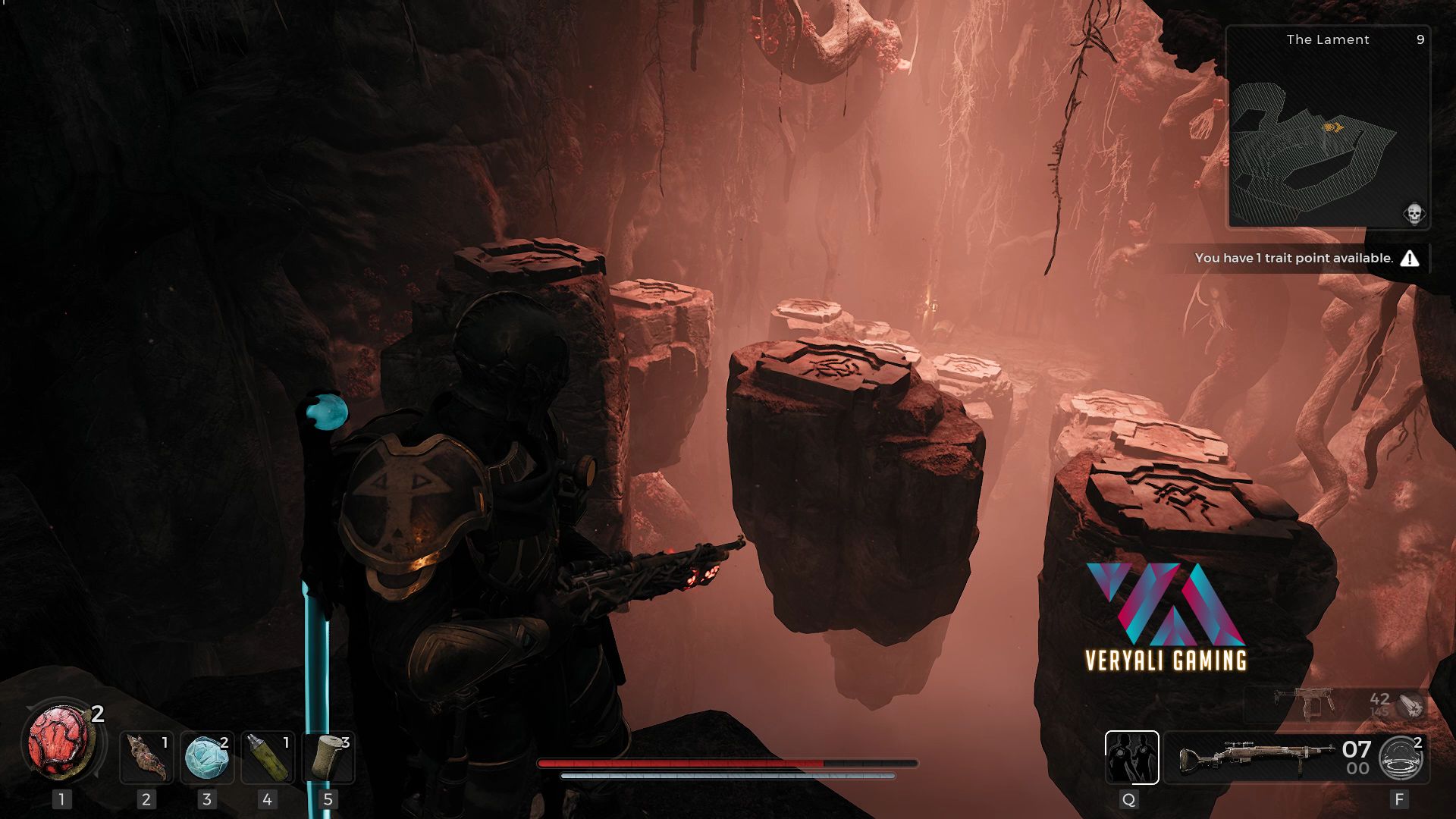Select the blue crystal orb consumable
The width and height of the screenshot is (1456, 819).
[207, 757]
